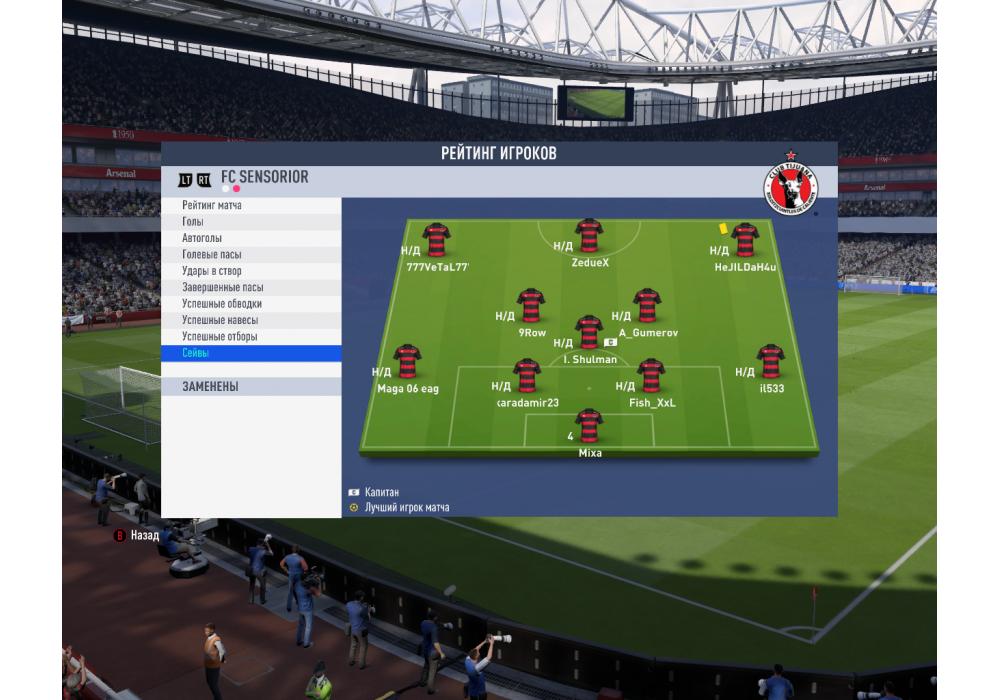Choose player HeJILDaH4u with yellow card
The image size is (1000, 700).
click(745, 240)
